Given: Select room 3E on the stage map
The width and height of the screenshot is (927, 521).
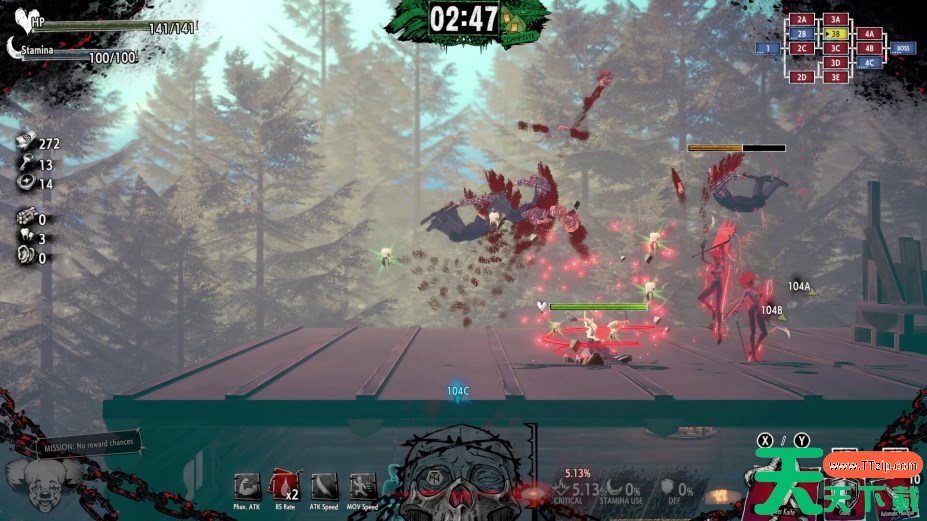Looking at the screenshot, I should click(x=836, y=77).
